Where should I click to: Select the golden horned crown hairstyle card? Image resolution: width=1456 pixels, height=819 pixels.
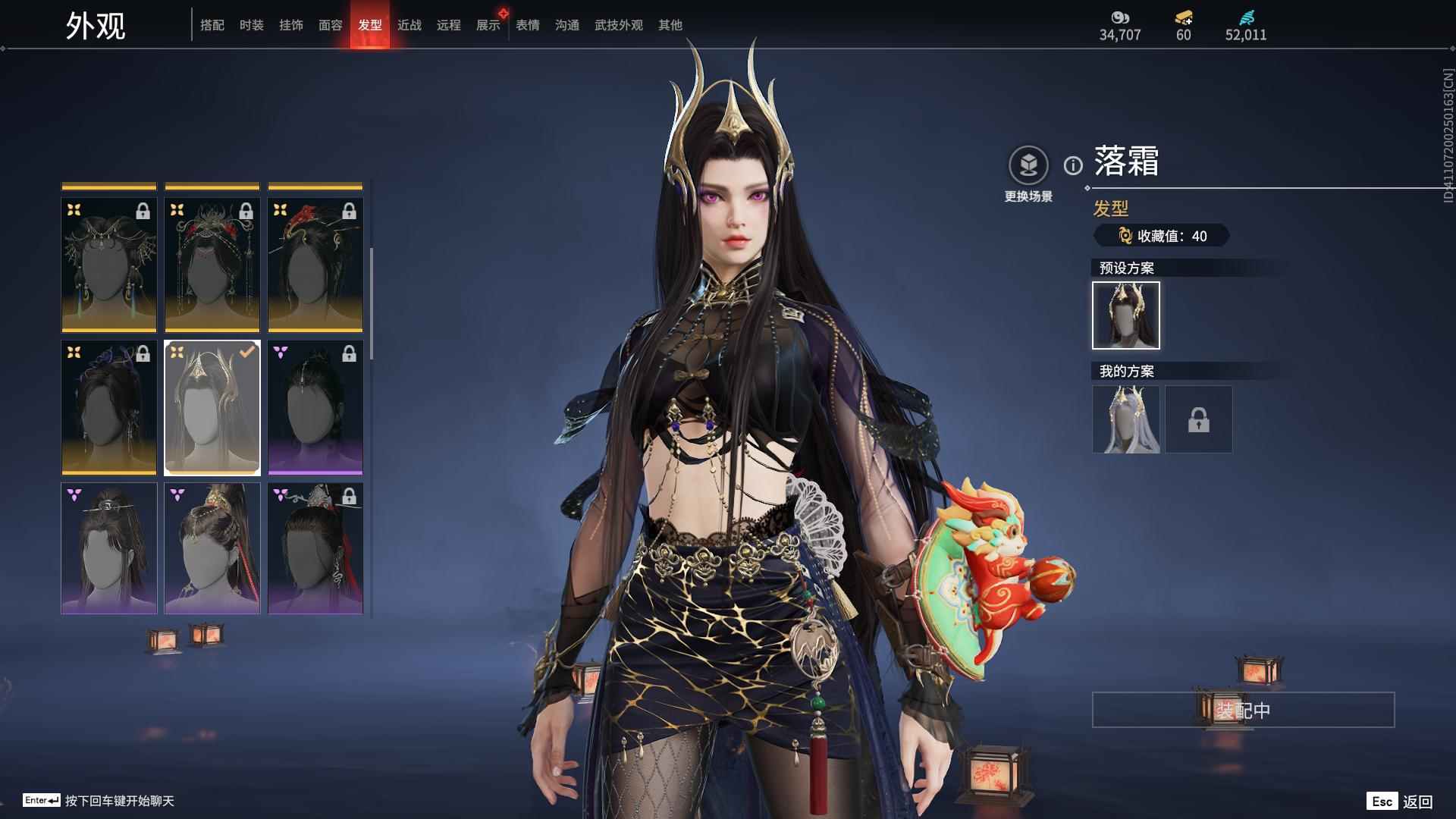tap(212, 408)
